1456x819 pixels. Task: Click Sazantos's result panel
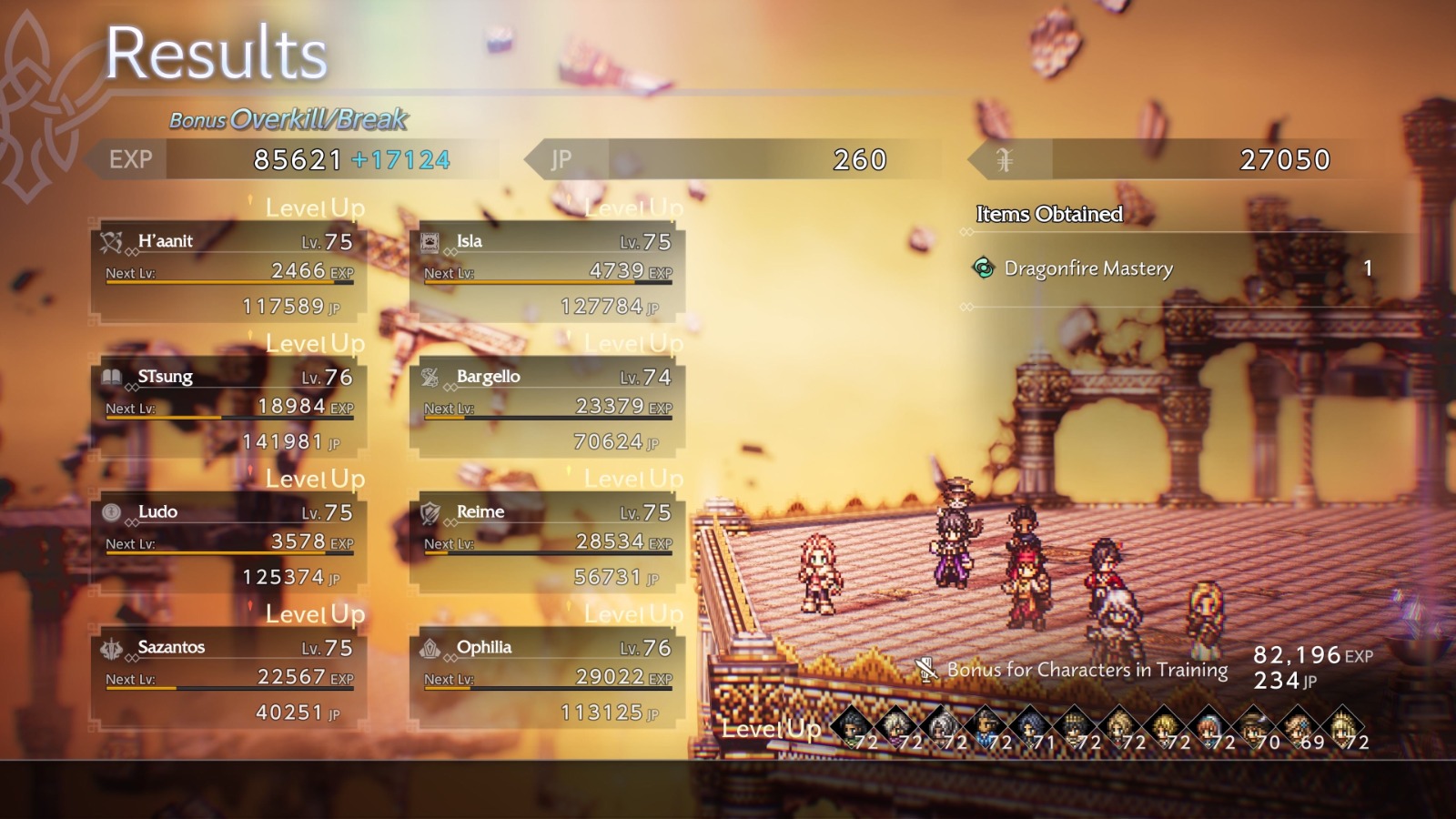coord(229,680)
